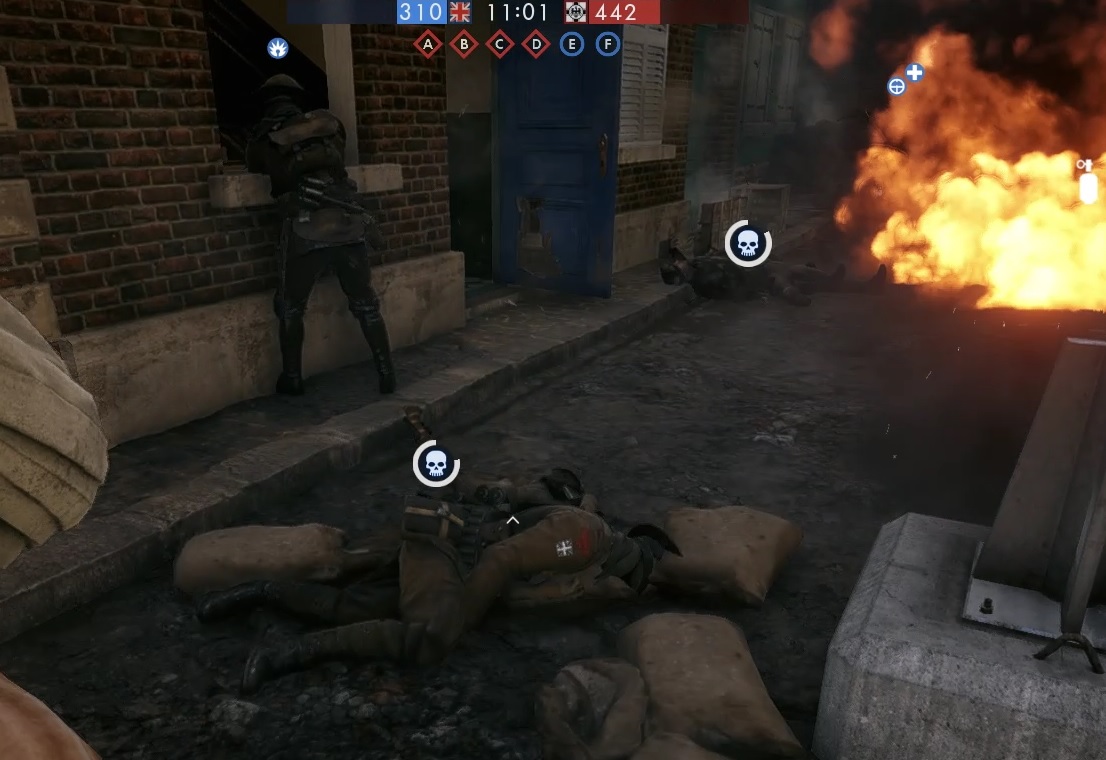This screenshot has width=1106, height=760.
Task: Click the blue burst icon above the teammate
Action: click(277, 48)
